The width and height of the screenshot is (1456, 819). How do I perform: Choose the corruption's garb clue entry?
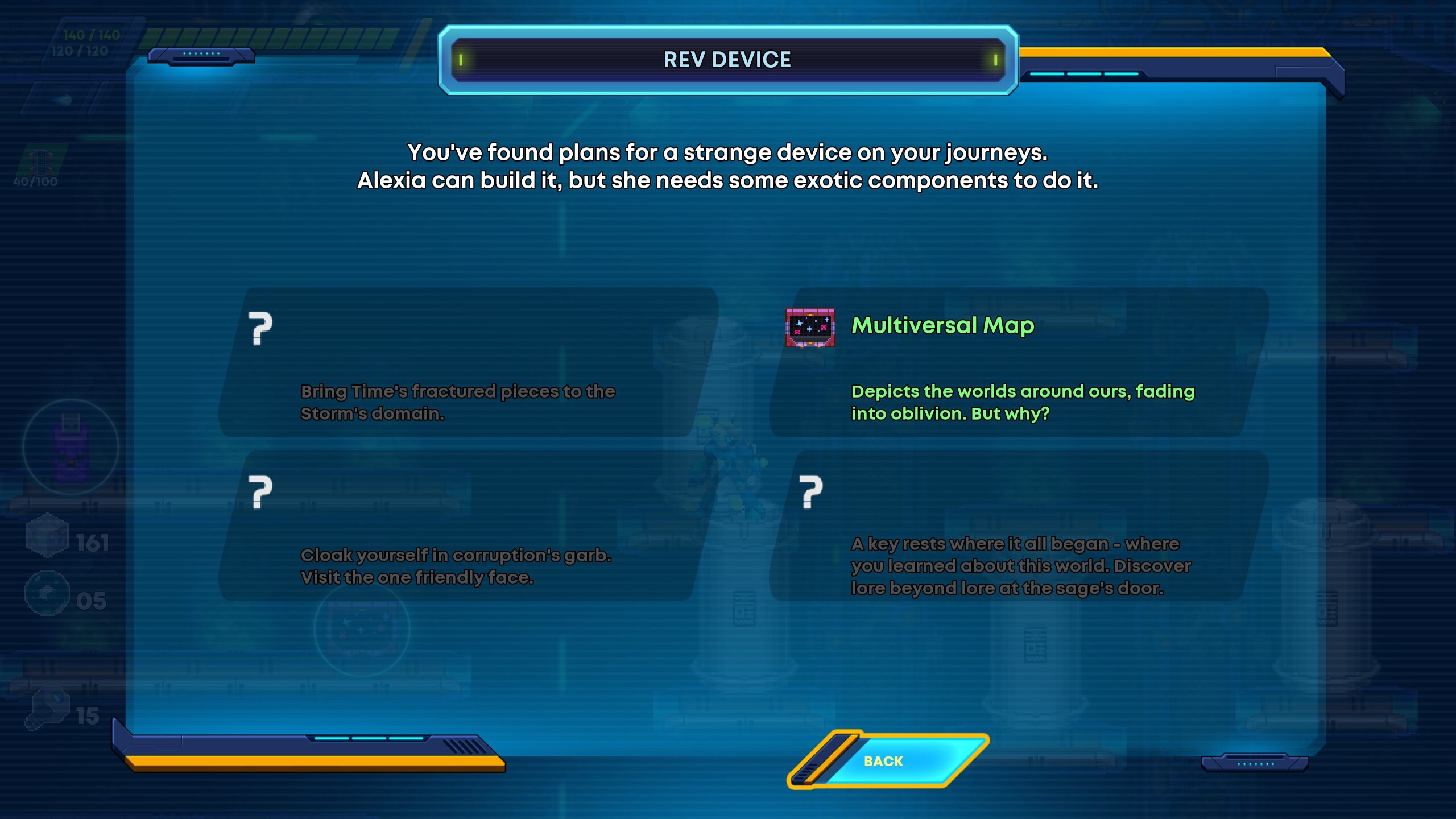pyautogui.click(x=466, y=526)
